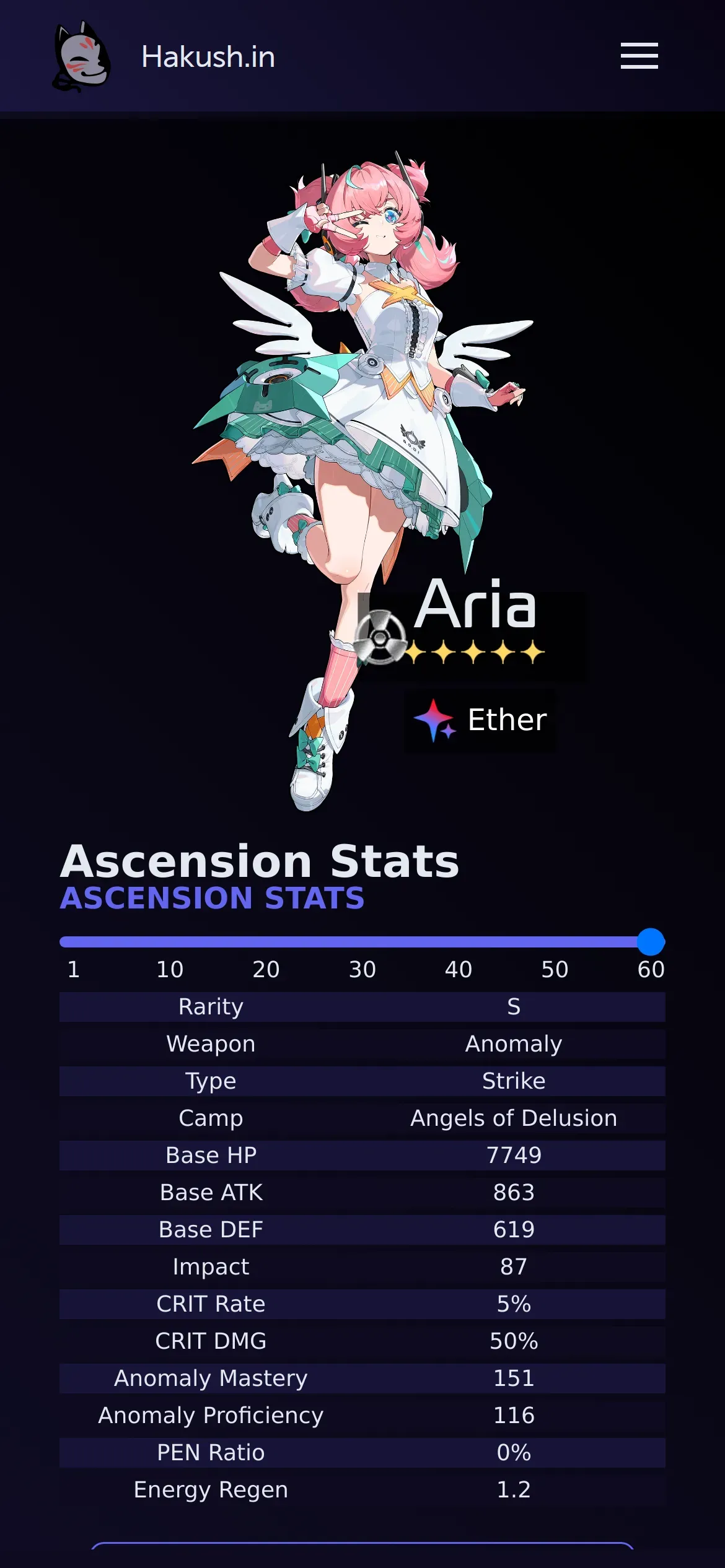Image resolution: width=725 pixels, height=1568 pixels.
Task: Open the hamburger navigation menu
Action: [x=639, y=56]
